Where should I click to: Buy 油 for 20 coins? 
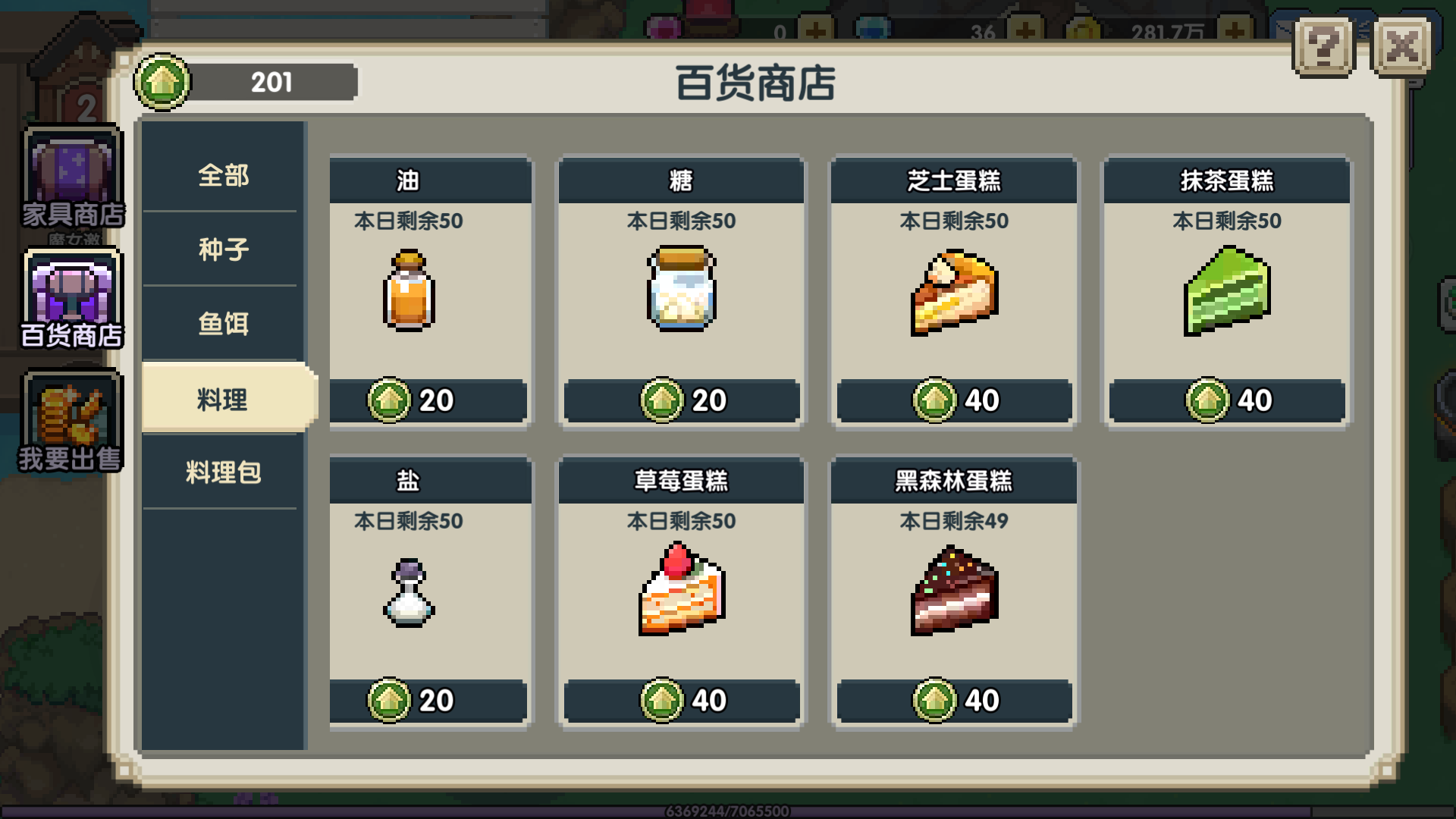click(x=428, y=400)
